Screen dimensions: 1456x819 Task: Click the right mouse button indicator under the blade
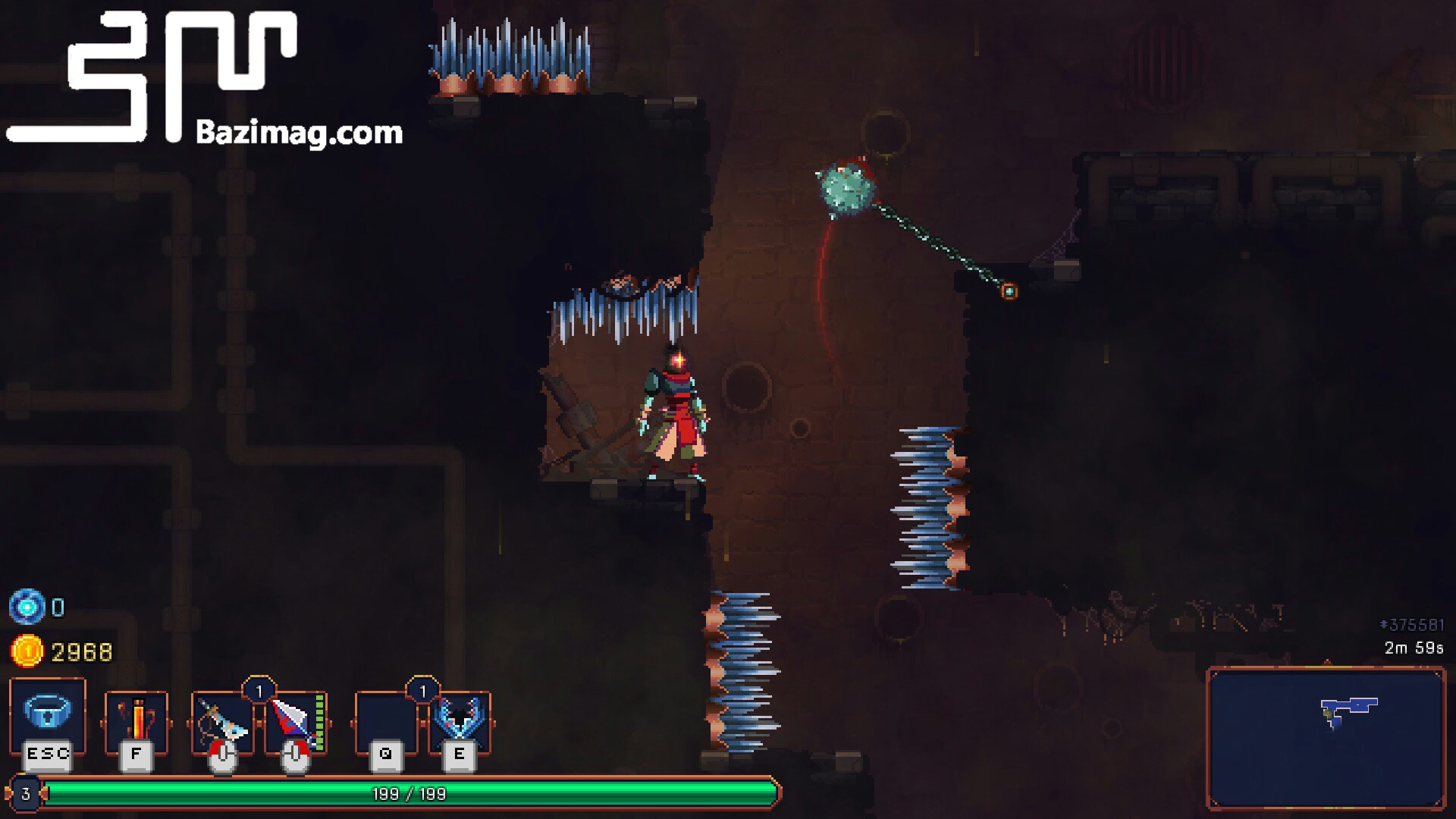point(296,755)
